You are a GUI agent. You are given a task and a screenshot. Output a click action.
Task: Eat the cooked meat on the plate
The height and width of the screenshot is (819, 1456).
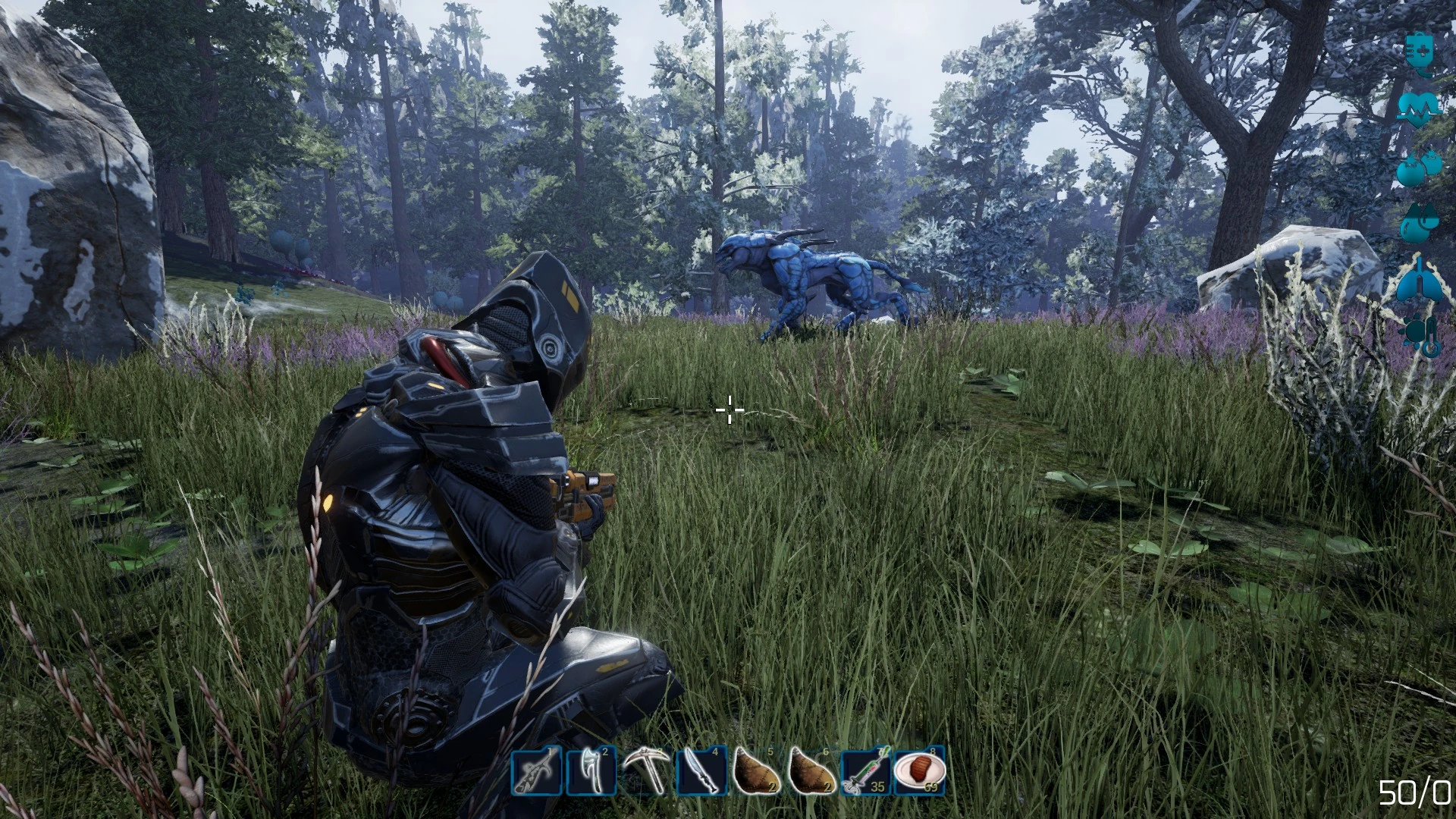pyautogui.click(x=920, y=771)
